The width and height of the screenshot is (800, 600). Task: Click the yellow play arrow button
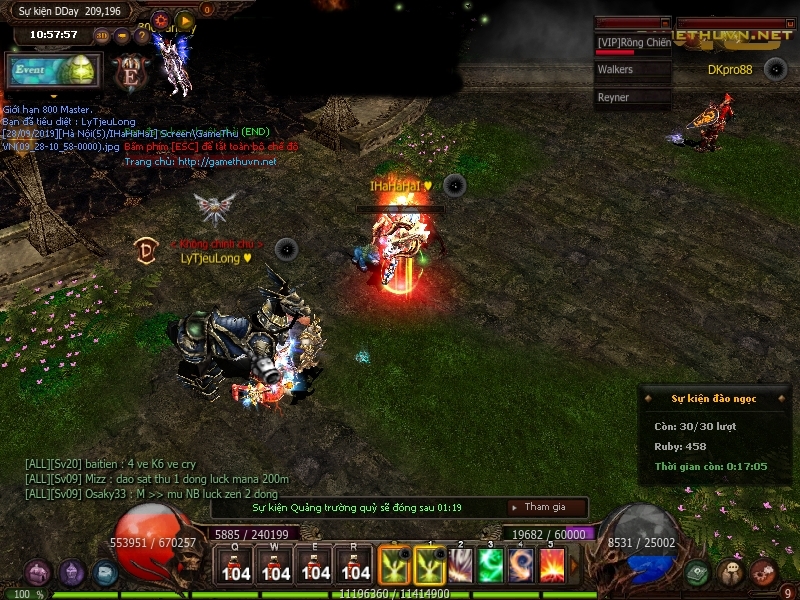click(x=185, y=19)
